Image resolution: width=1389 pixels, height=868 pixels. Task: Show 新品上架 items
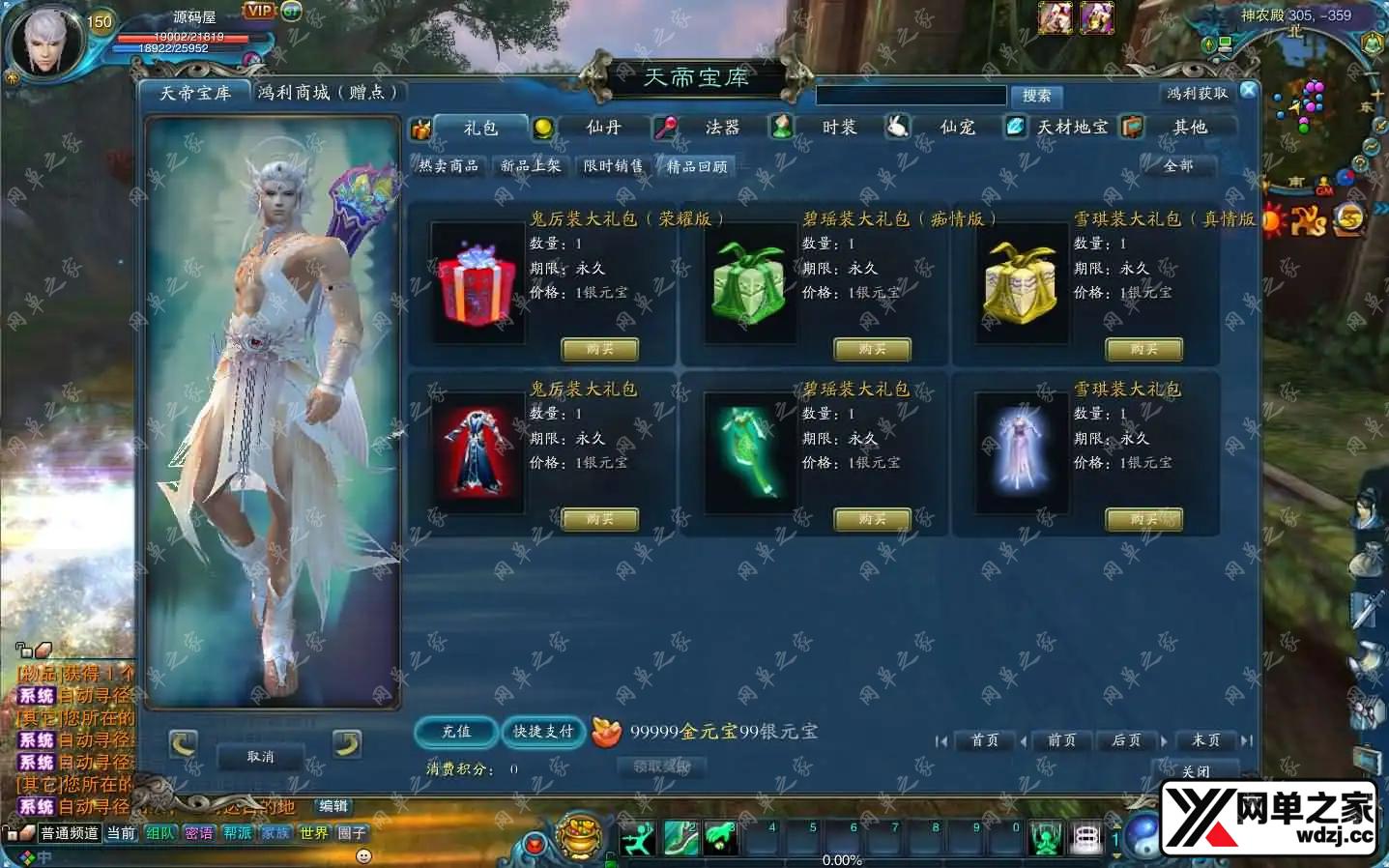[530, 166]
